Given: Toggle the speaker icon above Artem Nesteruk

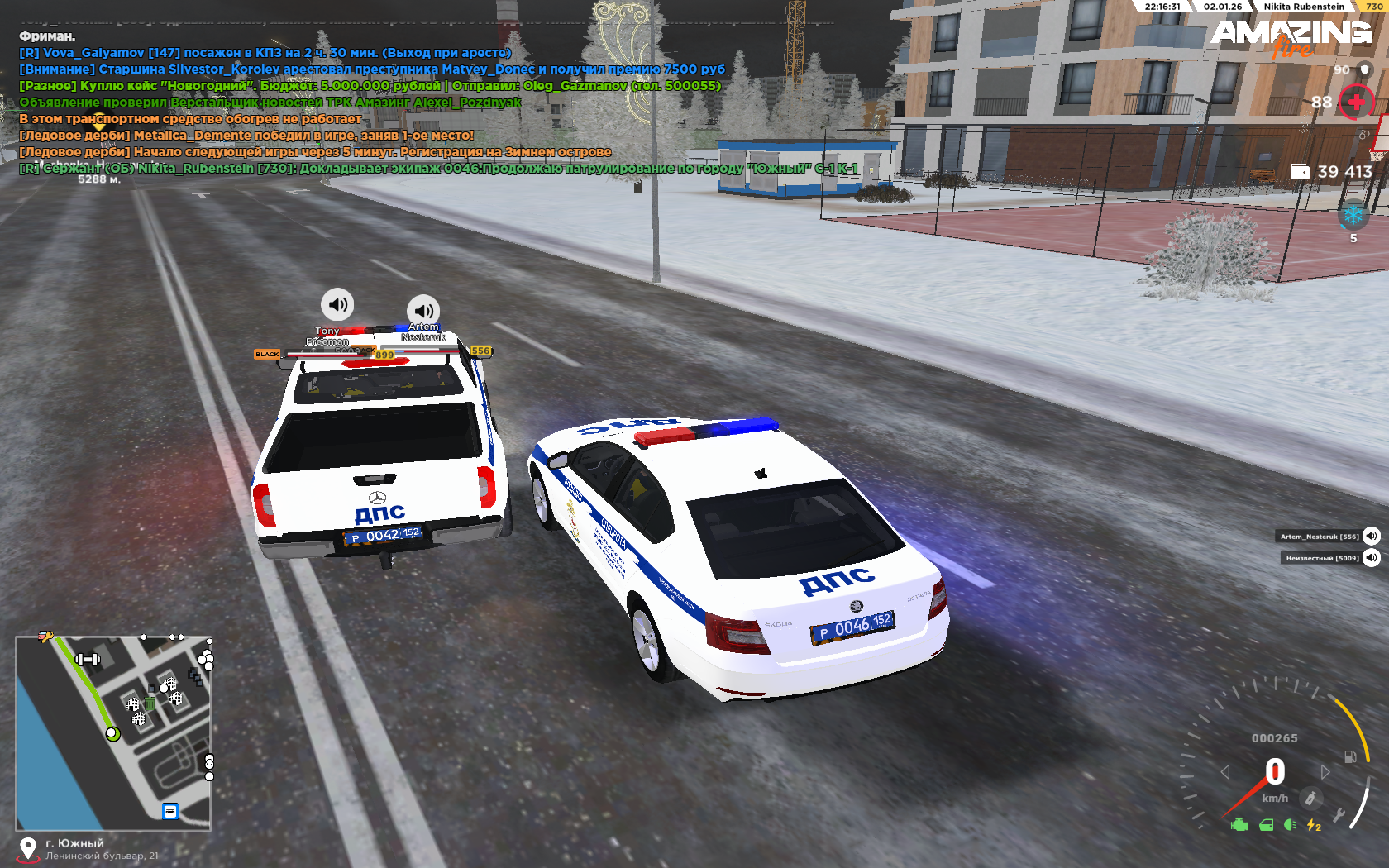Looking at the screenshot, I should pyautogui.click(x=423, y=311).
